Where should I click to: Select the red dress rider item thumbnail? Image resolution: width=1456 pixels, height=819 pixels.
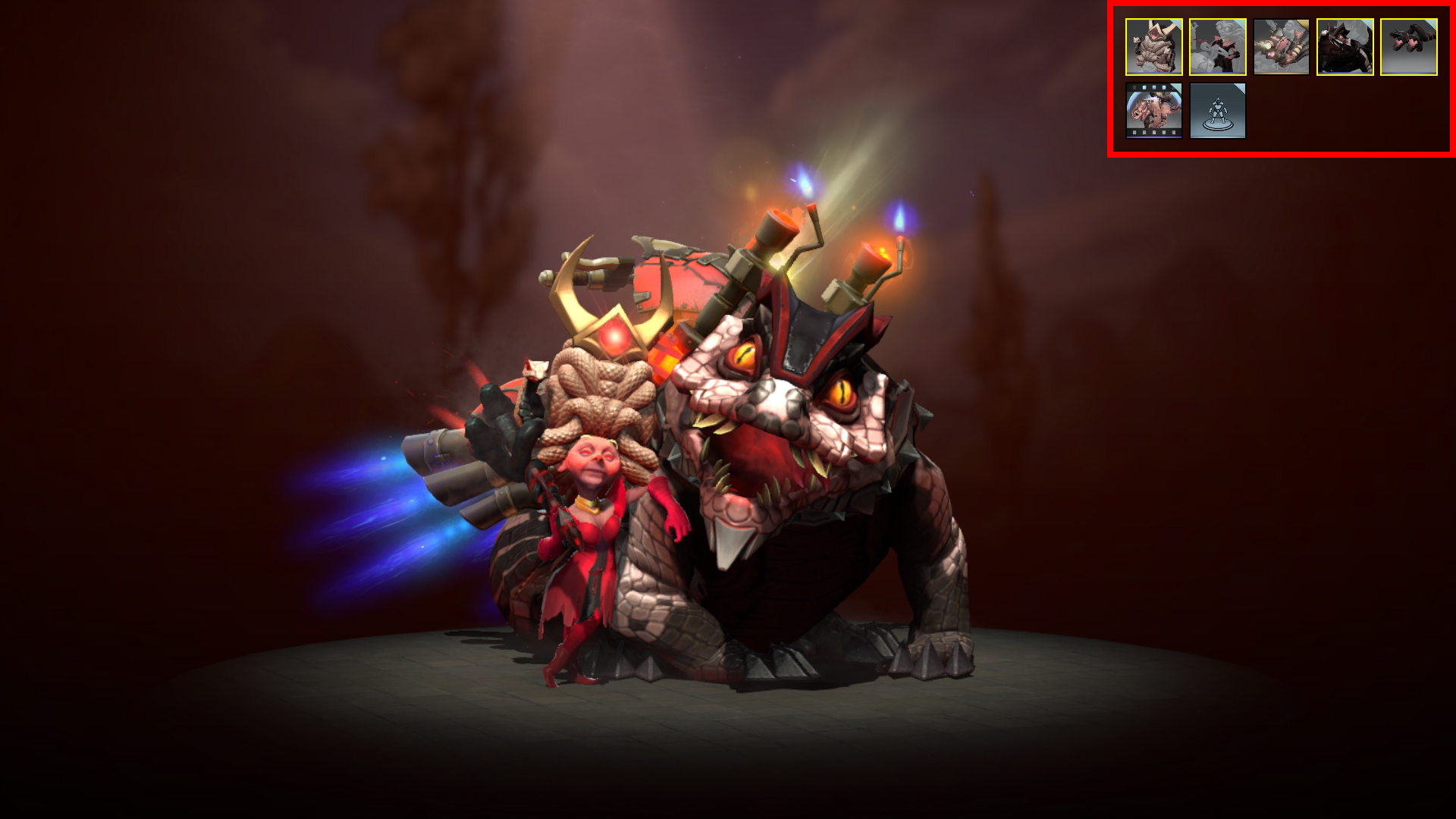click(1217, 47)
